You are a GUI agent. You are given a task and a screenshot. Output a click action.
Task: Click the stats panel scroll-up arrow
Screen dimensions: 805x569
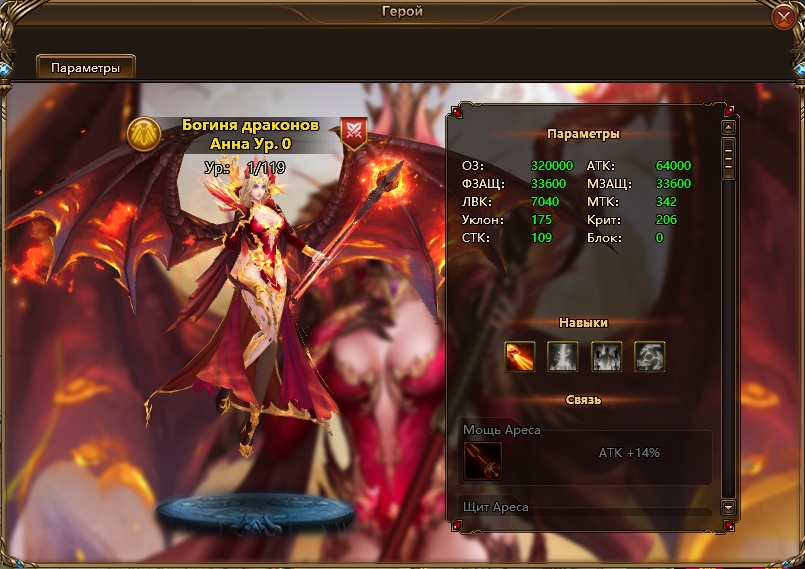(729, 127)
